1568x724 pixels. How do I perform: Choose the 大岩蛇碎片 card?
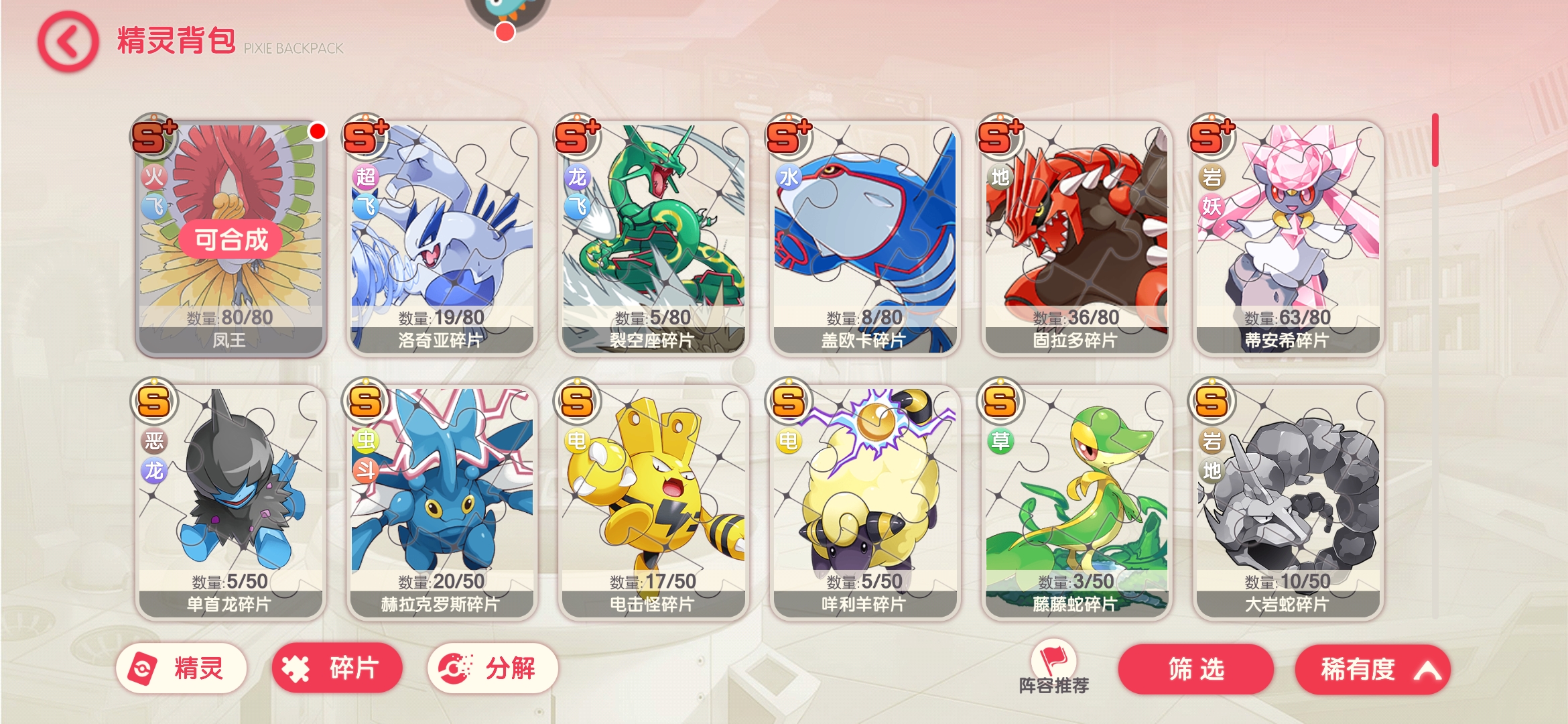click(1287, 501)
